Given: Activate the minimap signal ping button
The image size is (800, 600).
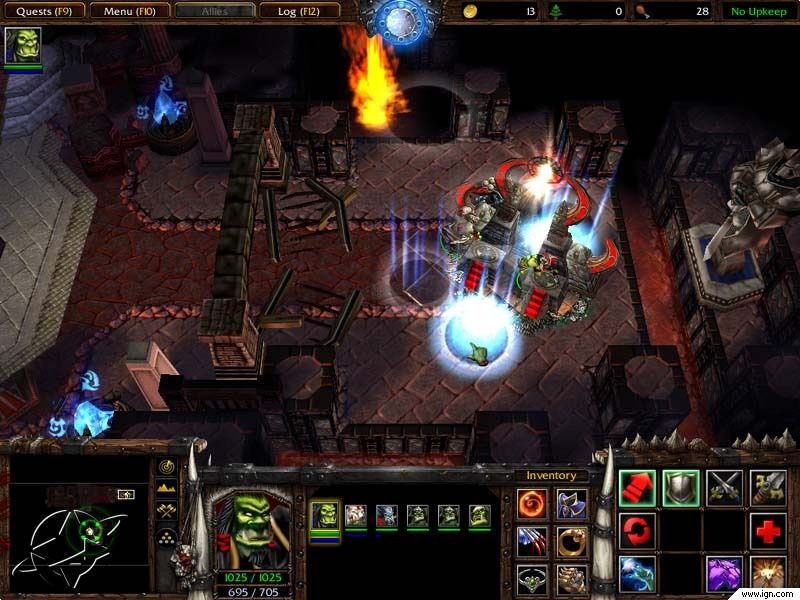Looking at the screenshot, I should coord(167,468).
